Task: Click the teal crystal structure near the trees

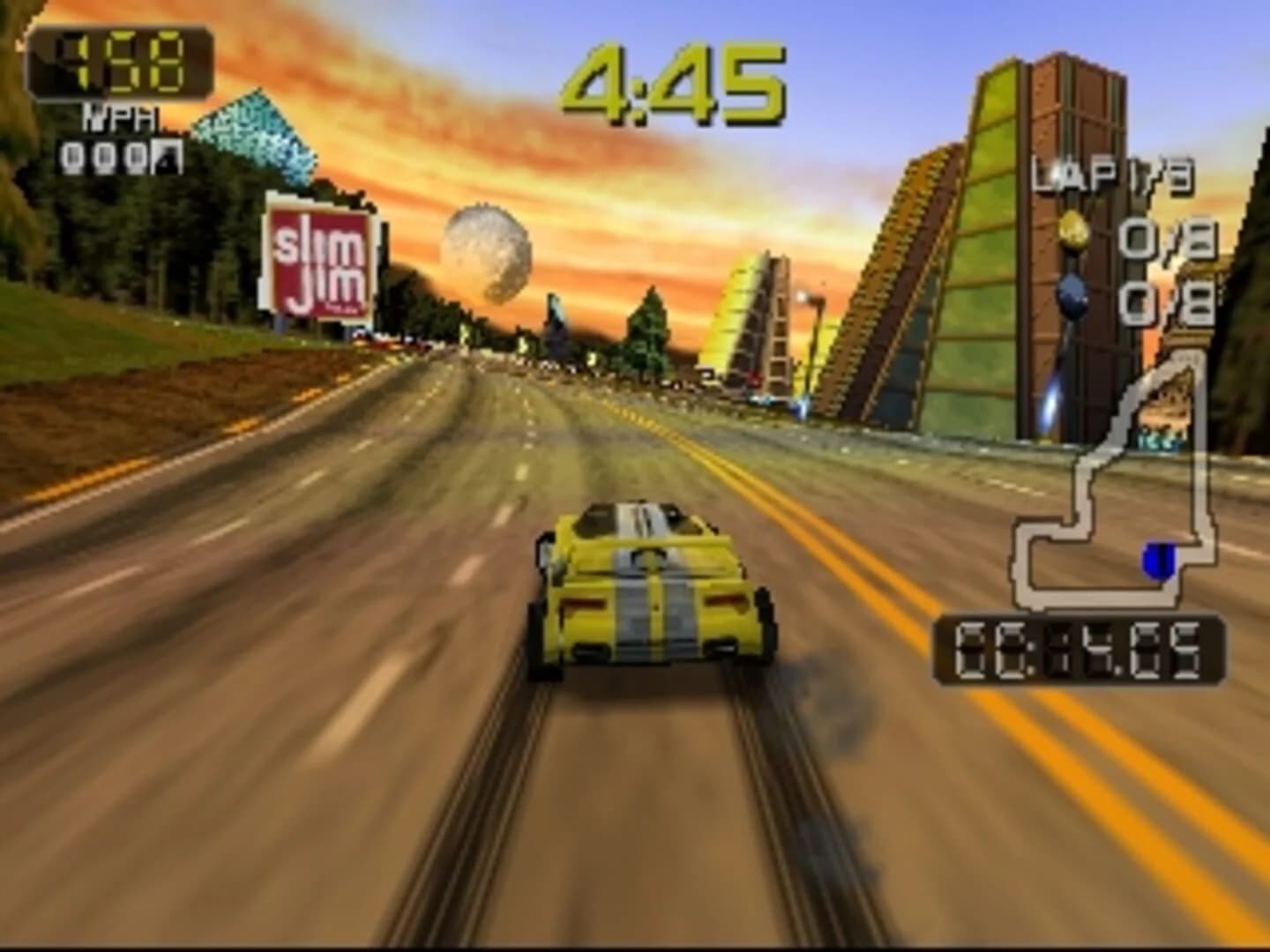Action: click(251, 128)
